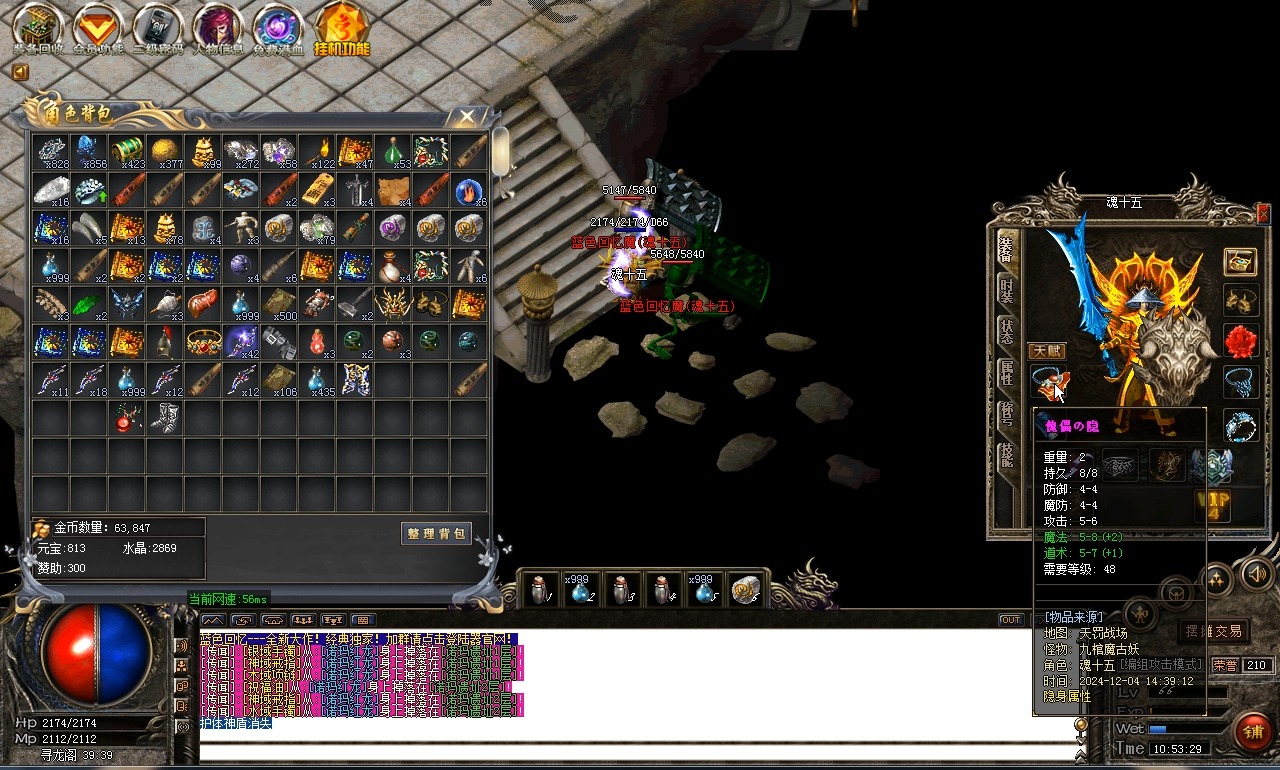Click the 摆摊交易 stall trading button
This screenshot has width=1280, height=770.
[x=1213, y=631]
